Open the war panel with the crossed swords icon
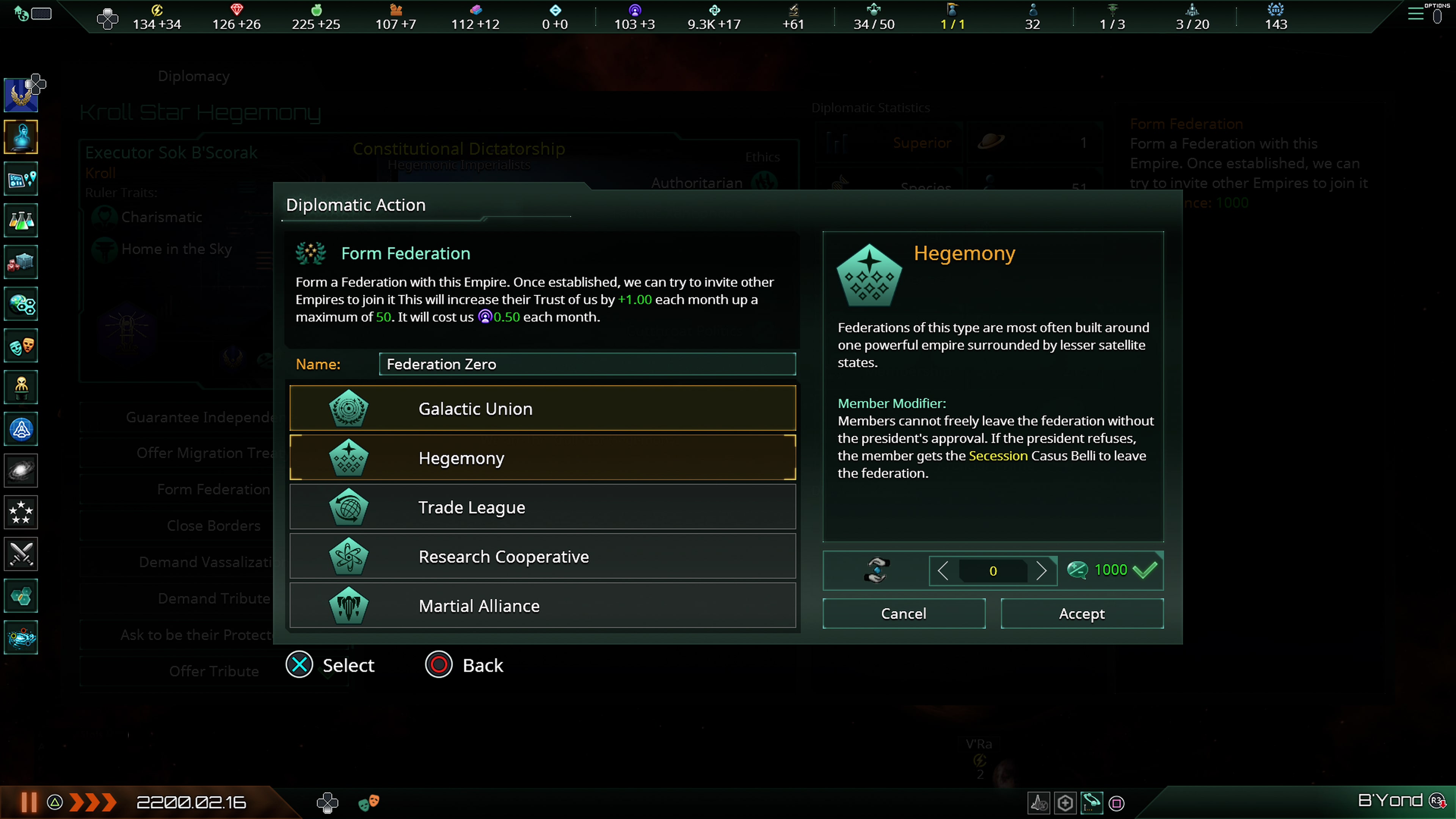 pyautogui.click(x=21, y=554)
